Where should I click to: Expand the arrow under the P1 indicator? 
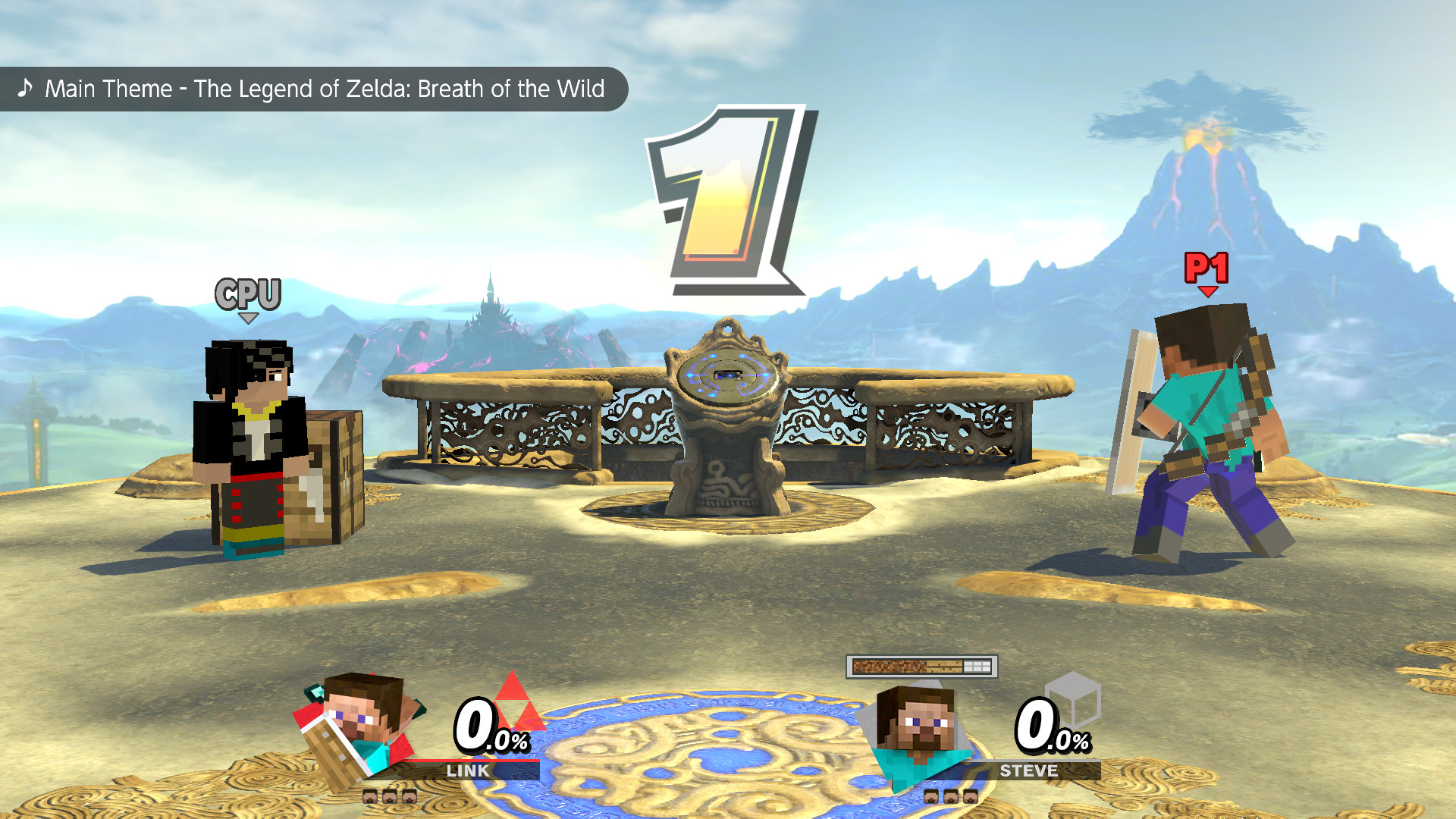[1207, 291]
